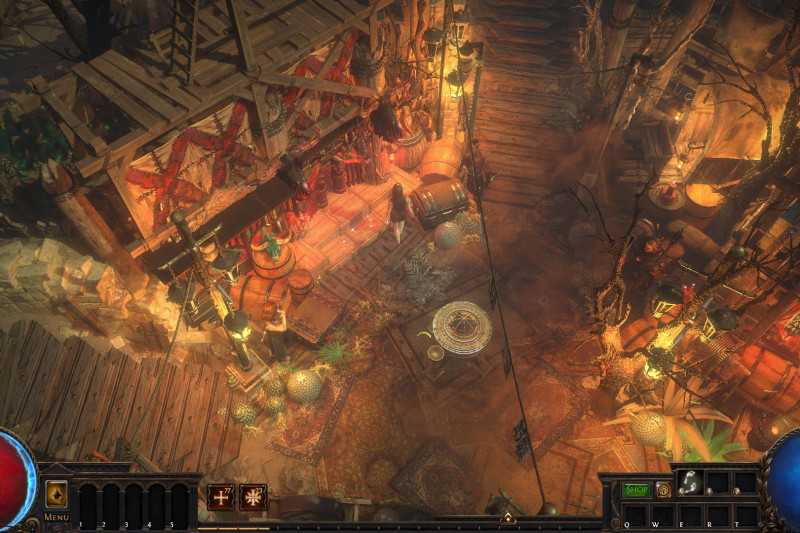This screenshot has width=800, height=533.
Task: Open the ascendancy points icon showing 23
Action: [253, 496]
